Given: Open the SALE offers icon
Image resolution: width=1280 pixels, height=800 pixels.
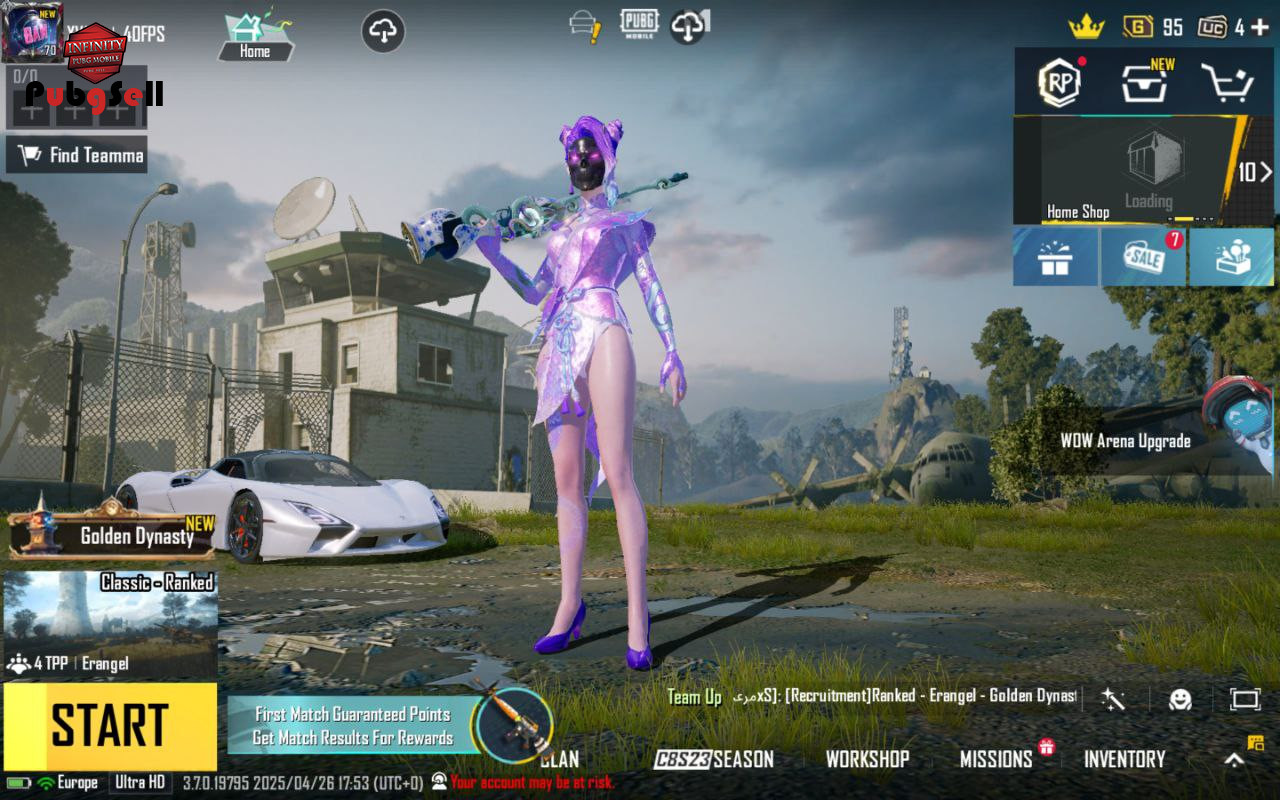Looking at the screenshot, I should pos(1143,257).
